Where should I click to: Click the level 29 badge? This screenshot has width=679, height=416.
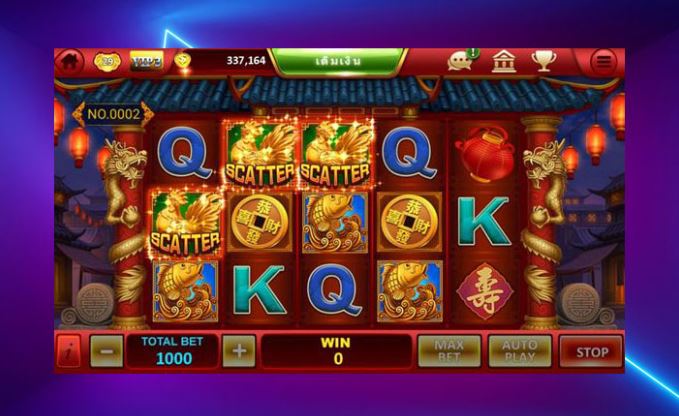click(x=108, y=61)
